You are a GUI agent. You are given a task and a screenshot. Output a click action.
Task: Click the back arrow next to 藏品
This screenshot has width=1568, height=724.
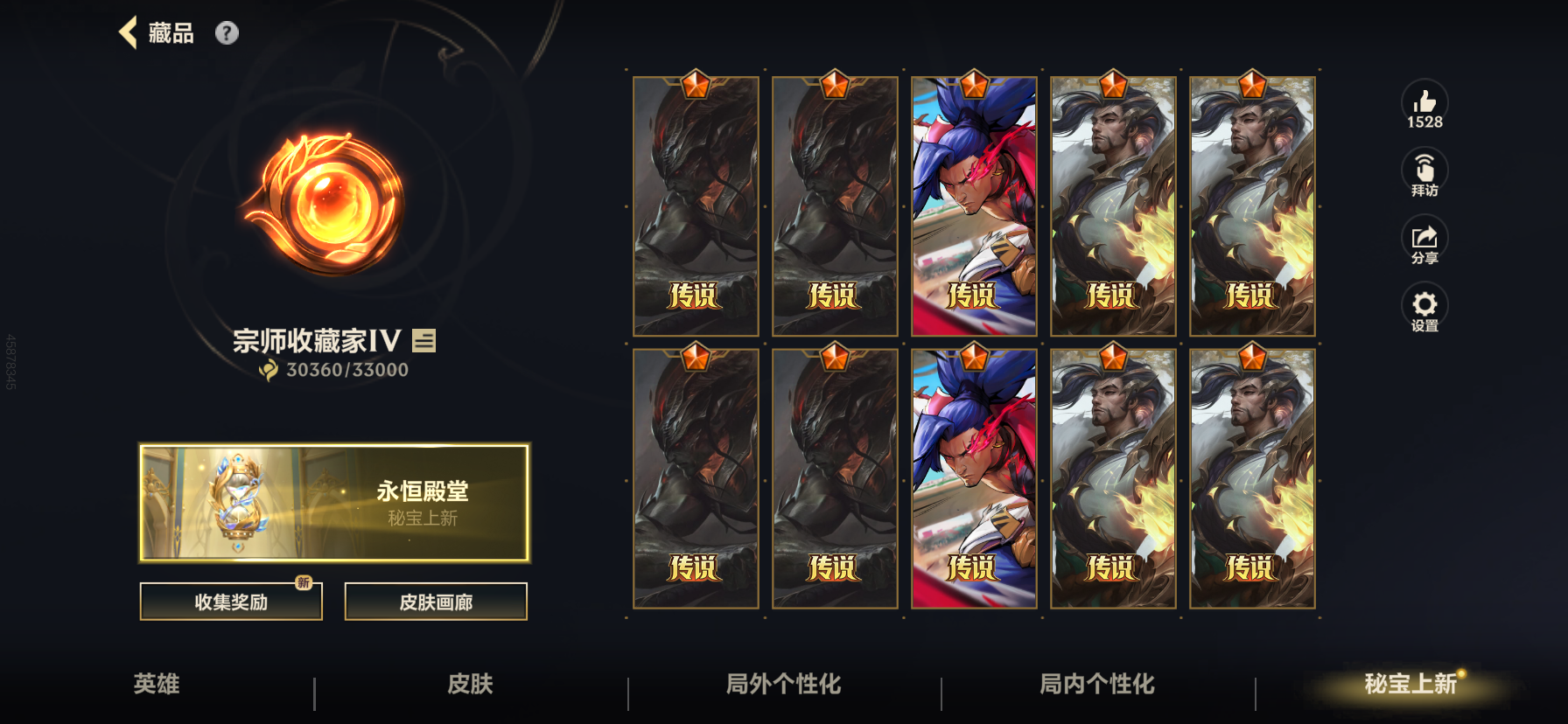click(x=128, y=32)
